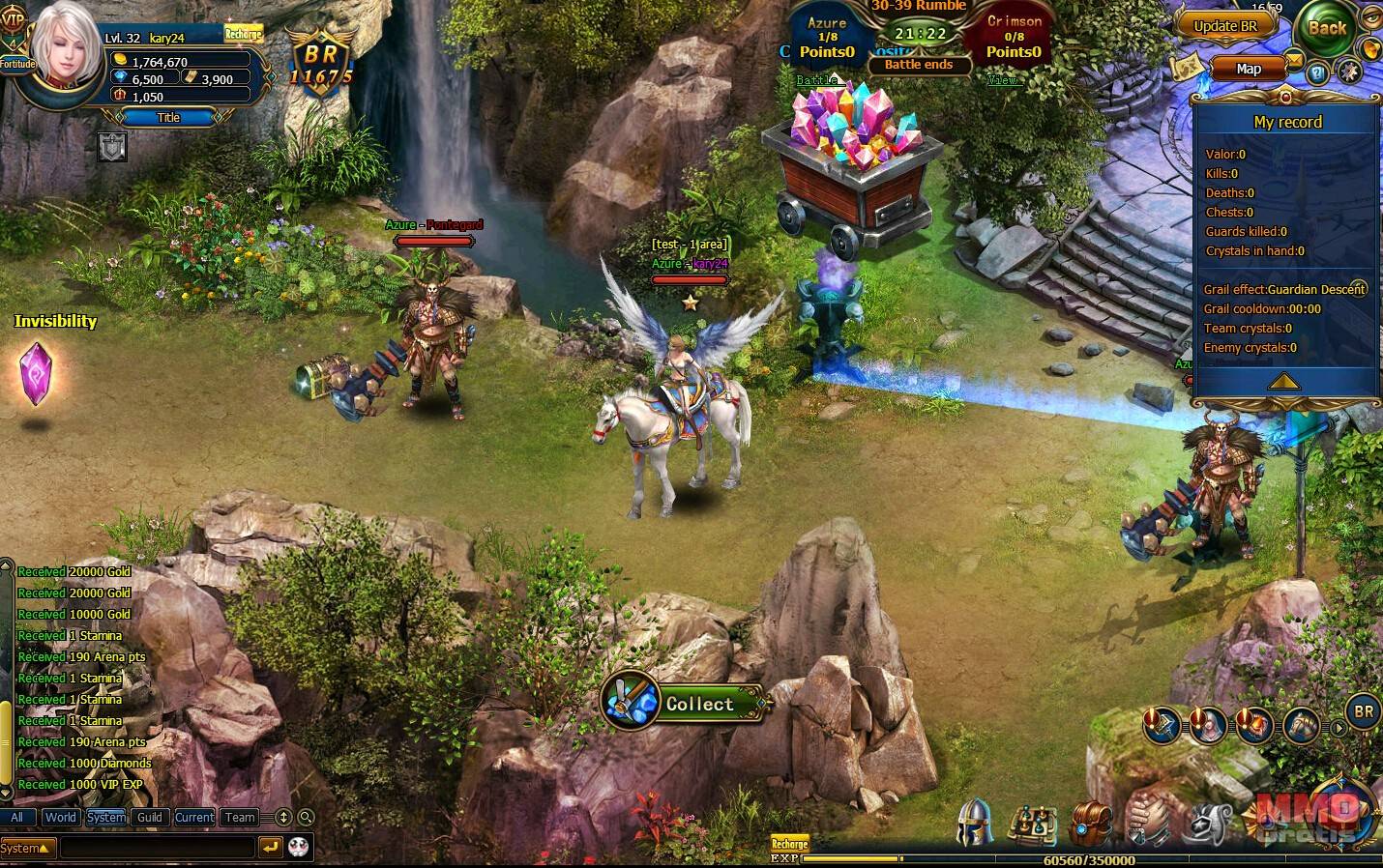
Task: Open the Map
Action: tap(1248, 69)
